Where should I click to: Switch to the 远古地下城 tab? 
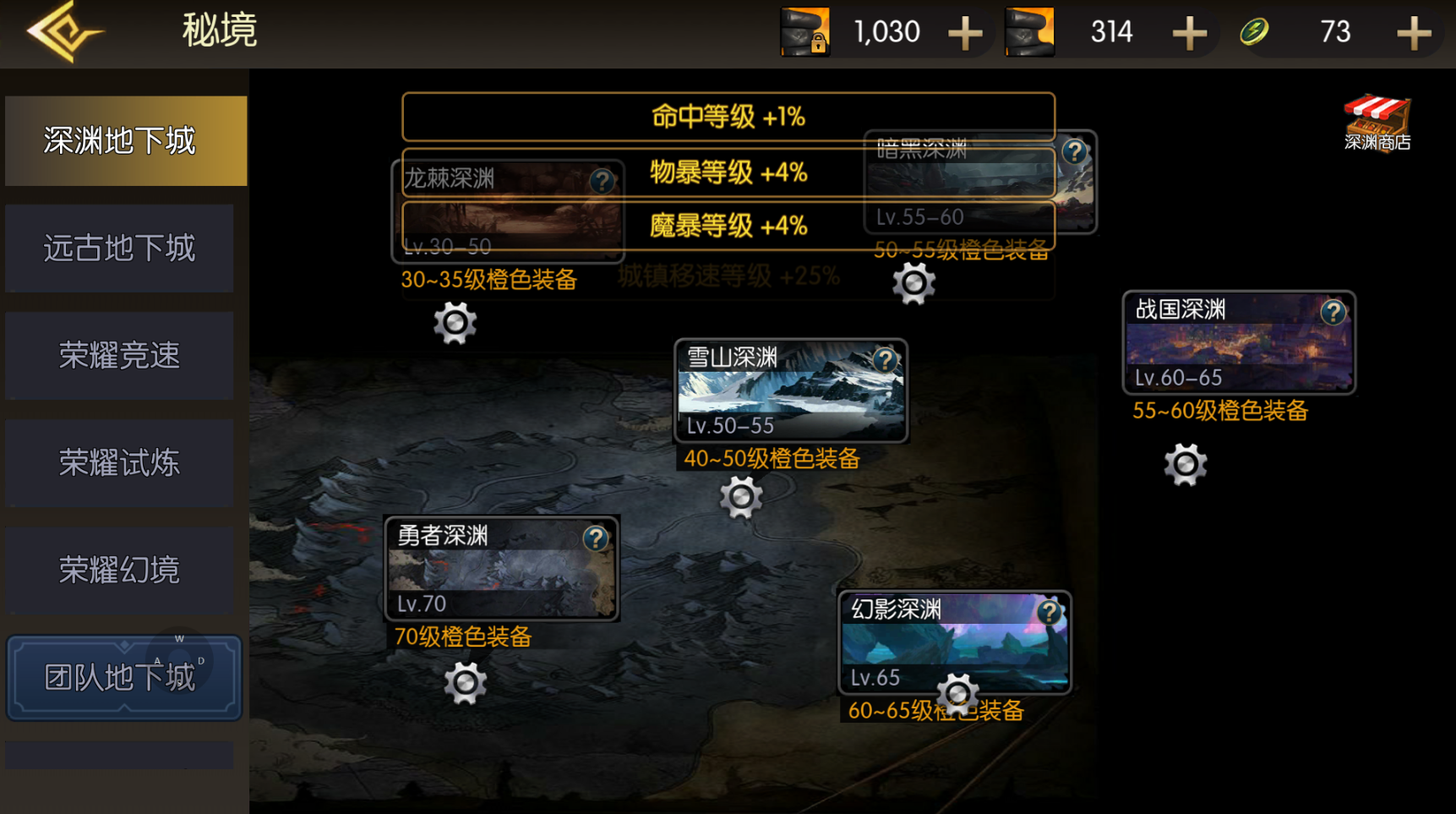coord(119,249)
